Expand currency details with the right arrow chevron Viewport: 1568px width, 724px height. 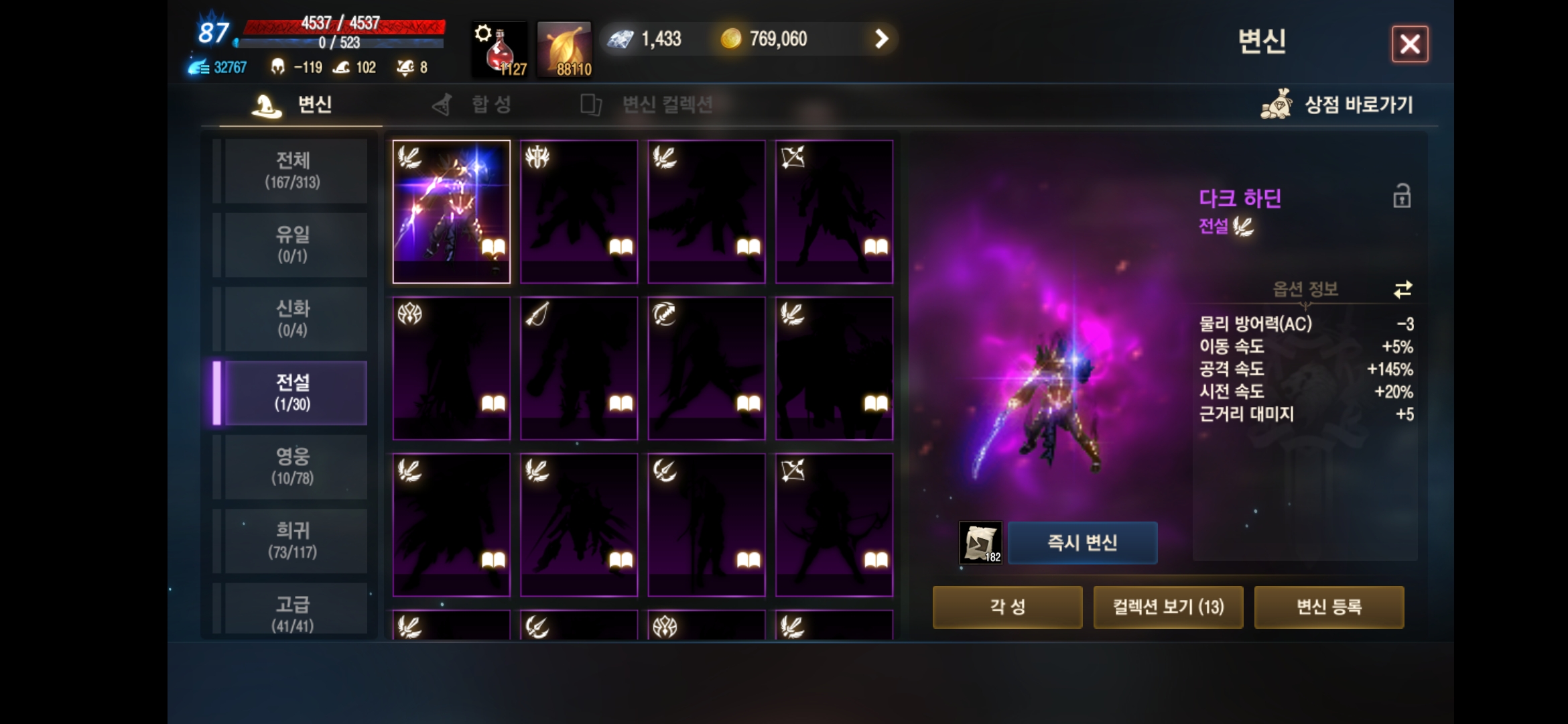[881, 39]
